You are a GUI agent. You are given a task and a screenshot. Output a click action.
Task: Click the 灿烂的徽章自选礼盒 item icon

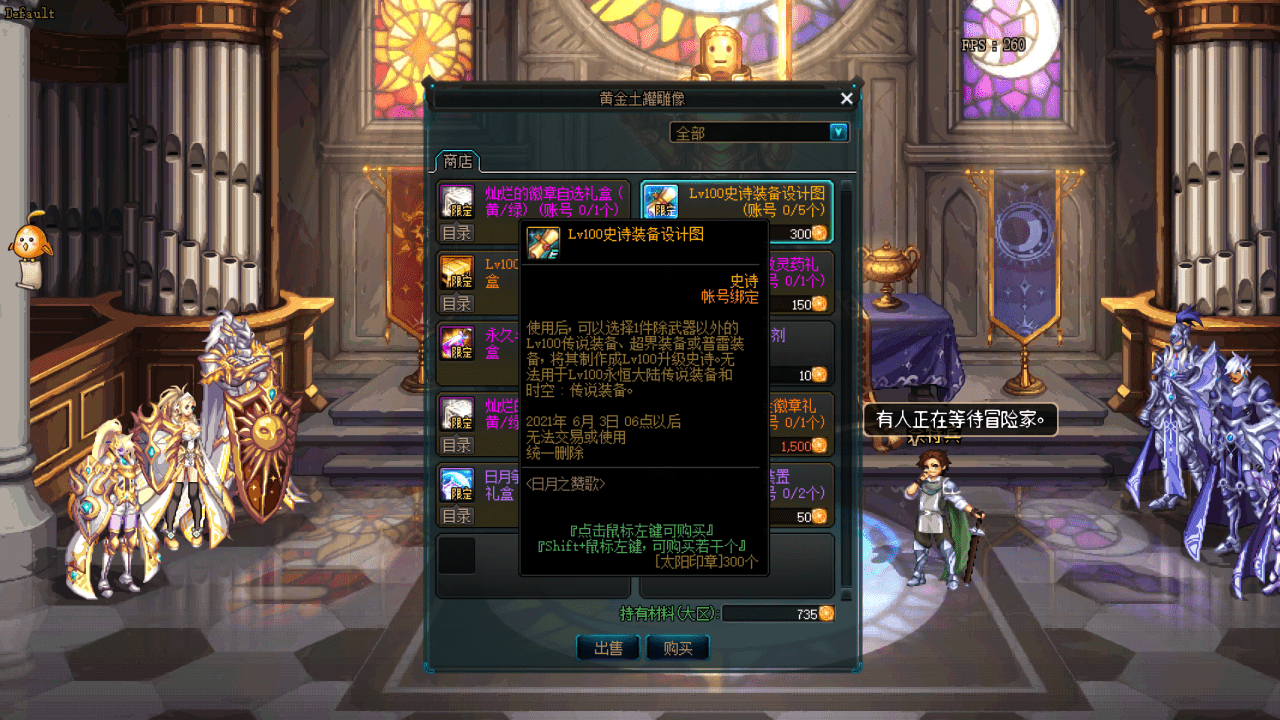point(458,200)
